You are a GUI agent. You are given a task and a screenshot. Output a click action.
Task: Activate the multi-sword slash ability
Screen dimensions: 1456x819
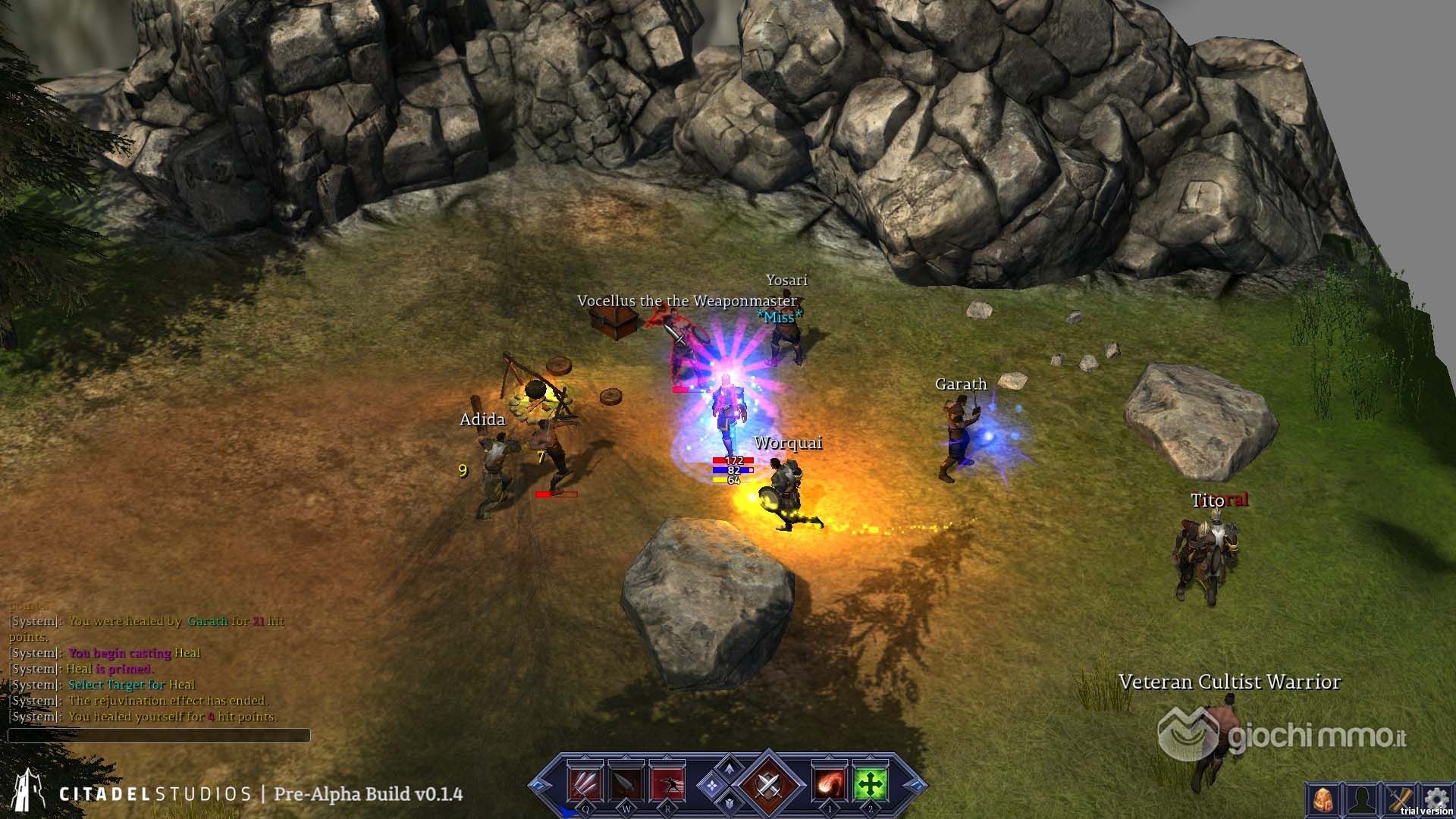[585, 783]
